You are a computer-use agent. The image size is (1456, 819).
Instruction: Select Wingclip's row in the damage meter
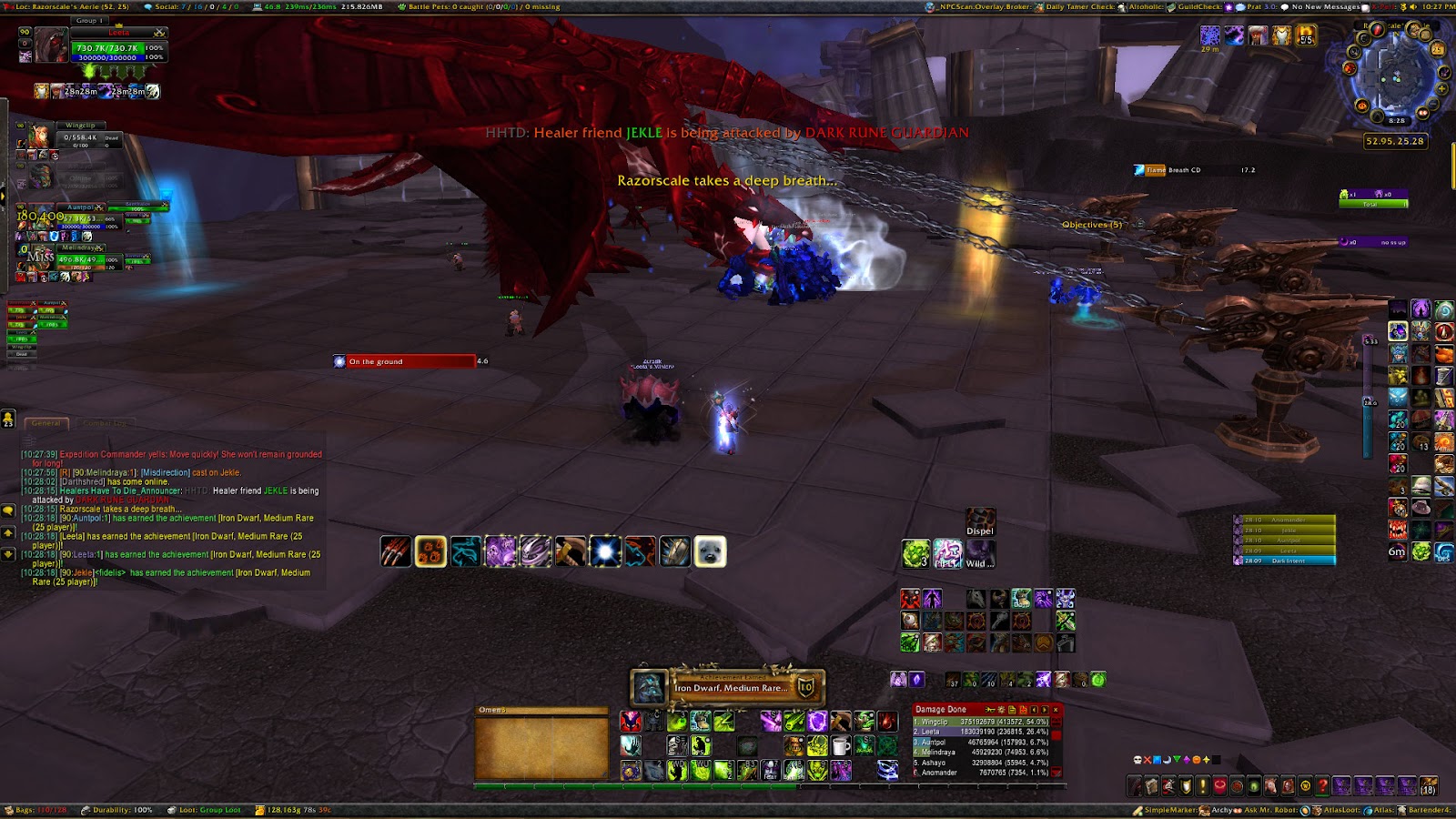(985, 722)
